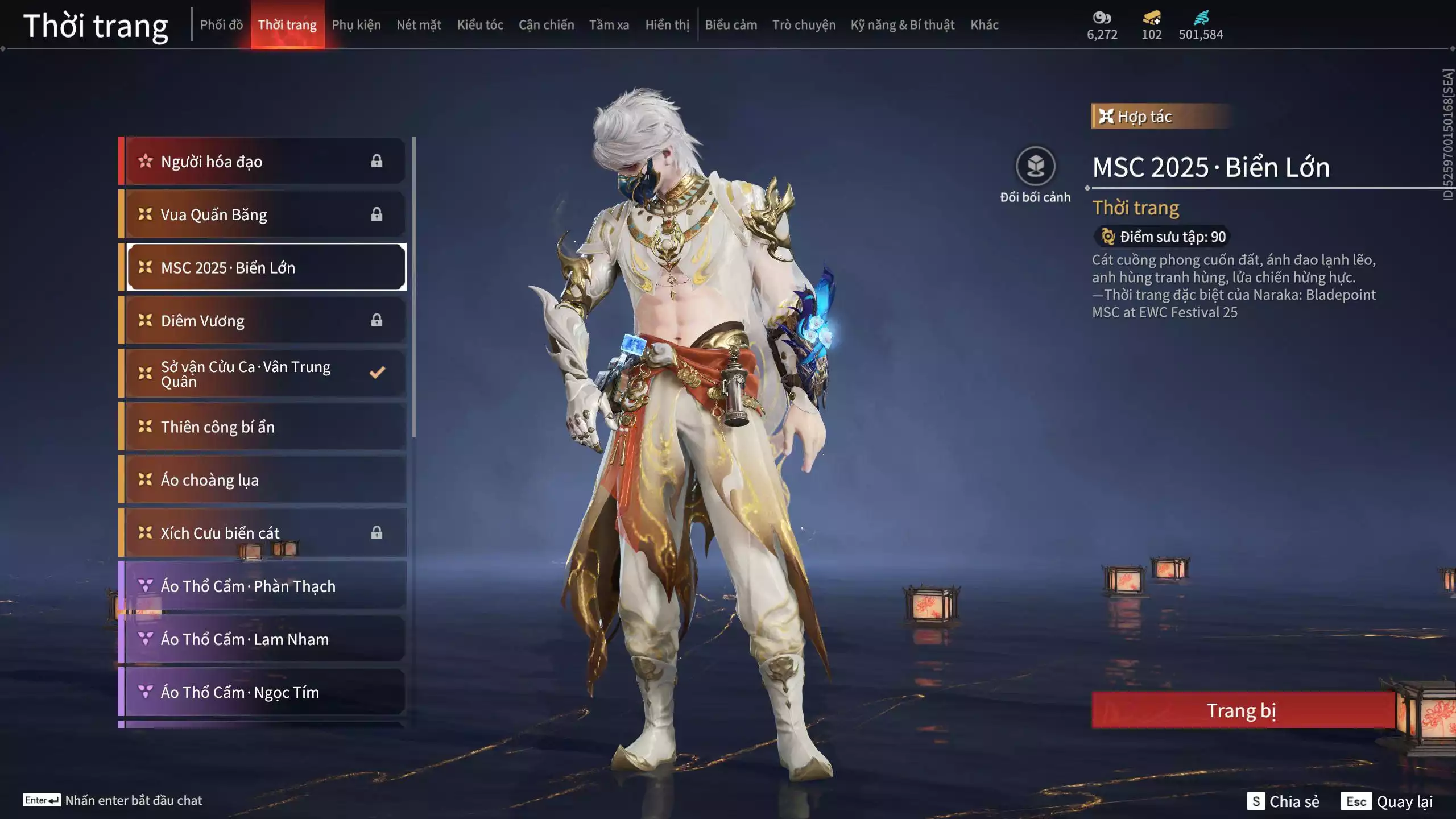1456x819 pixels.
Task: Select the Khác tab
Action: pyautogui.click(x=985, y=25)
